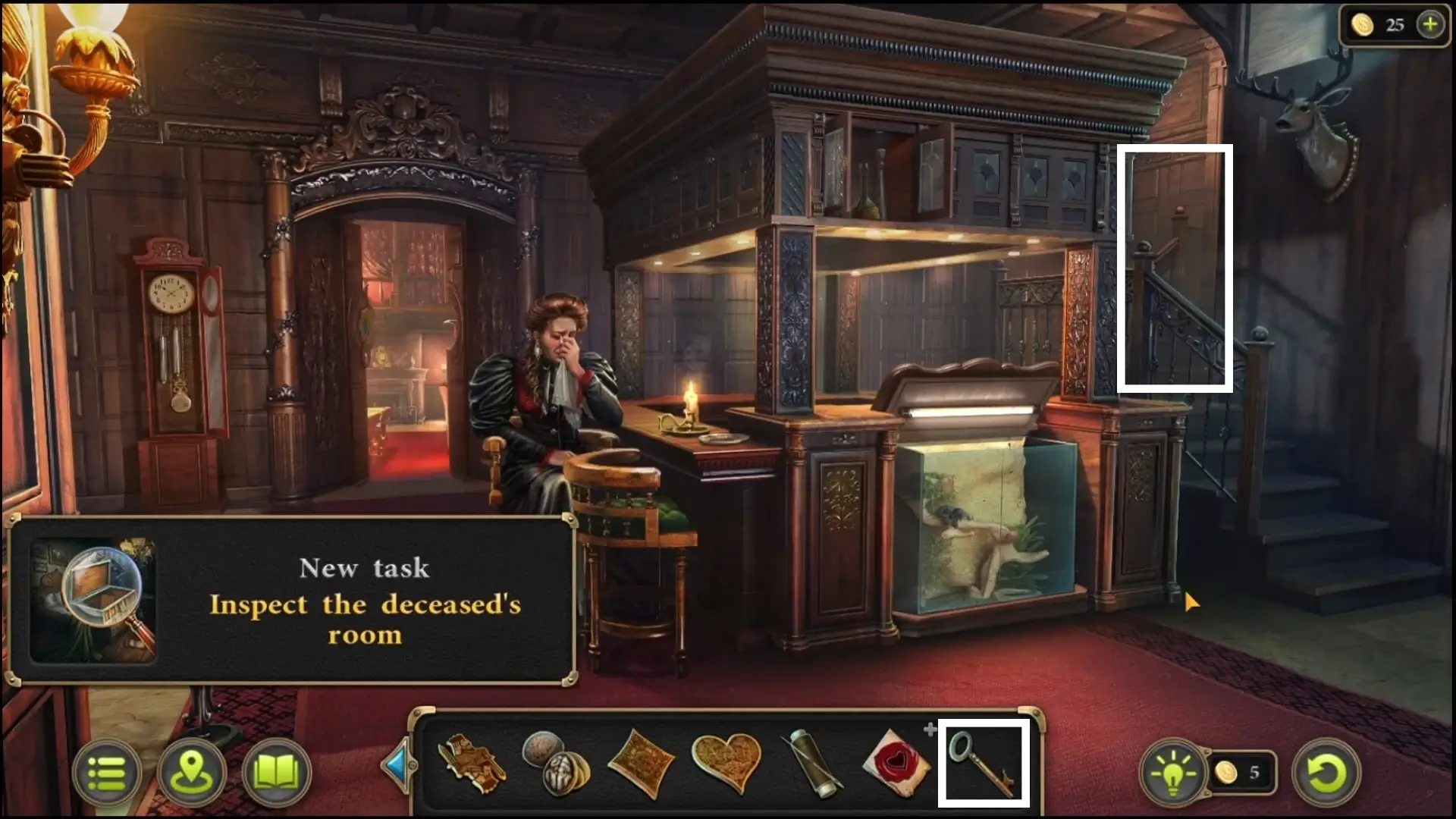Add coins with the green plus button
This screenshot has height=819, width=1456.
(x=1430, y=24)
